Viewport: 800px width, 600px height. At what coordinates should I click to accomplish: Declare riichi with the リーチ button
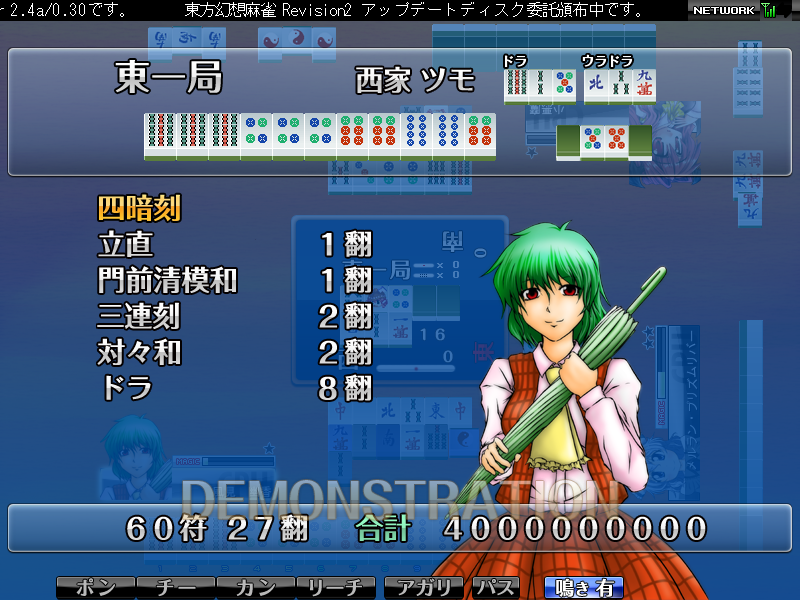[335, 588]
